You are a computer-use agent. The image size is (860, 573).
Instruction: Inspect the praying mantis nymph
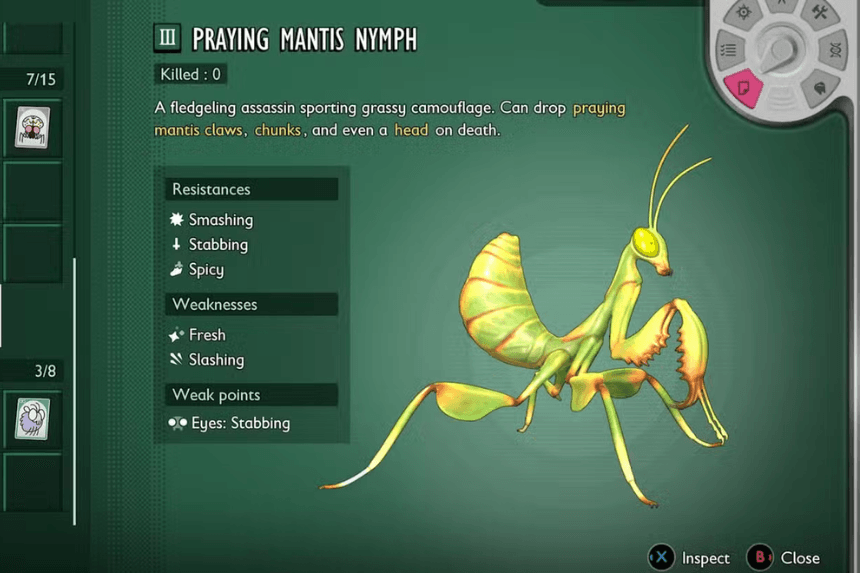point(692,557)
